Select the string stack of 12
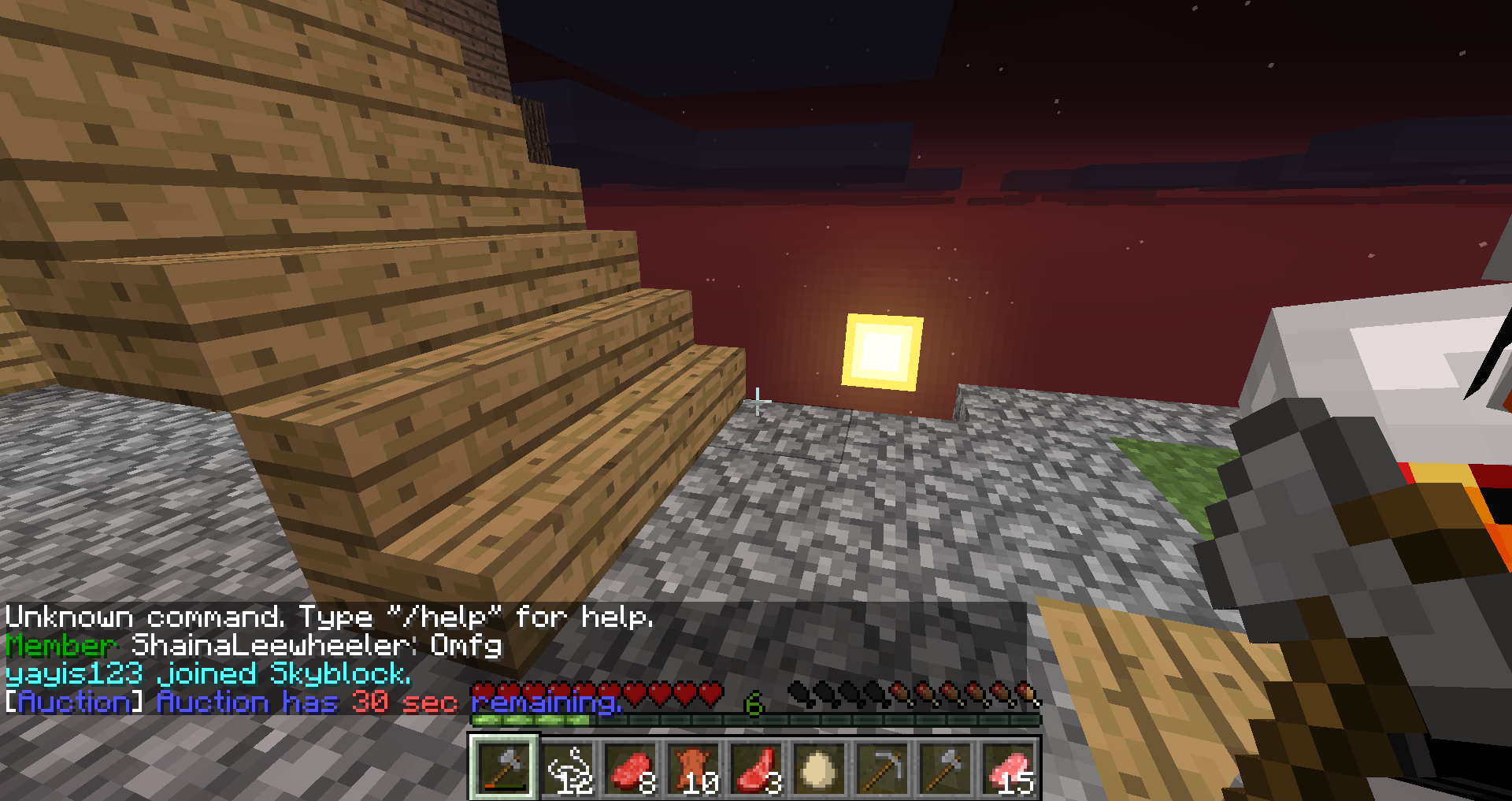This screenshot has height=801, width=1512. [x=567, y=767]
